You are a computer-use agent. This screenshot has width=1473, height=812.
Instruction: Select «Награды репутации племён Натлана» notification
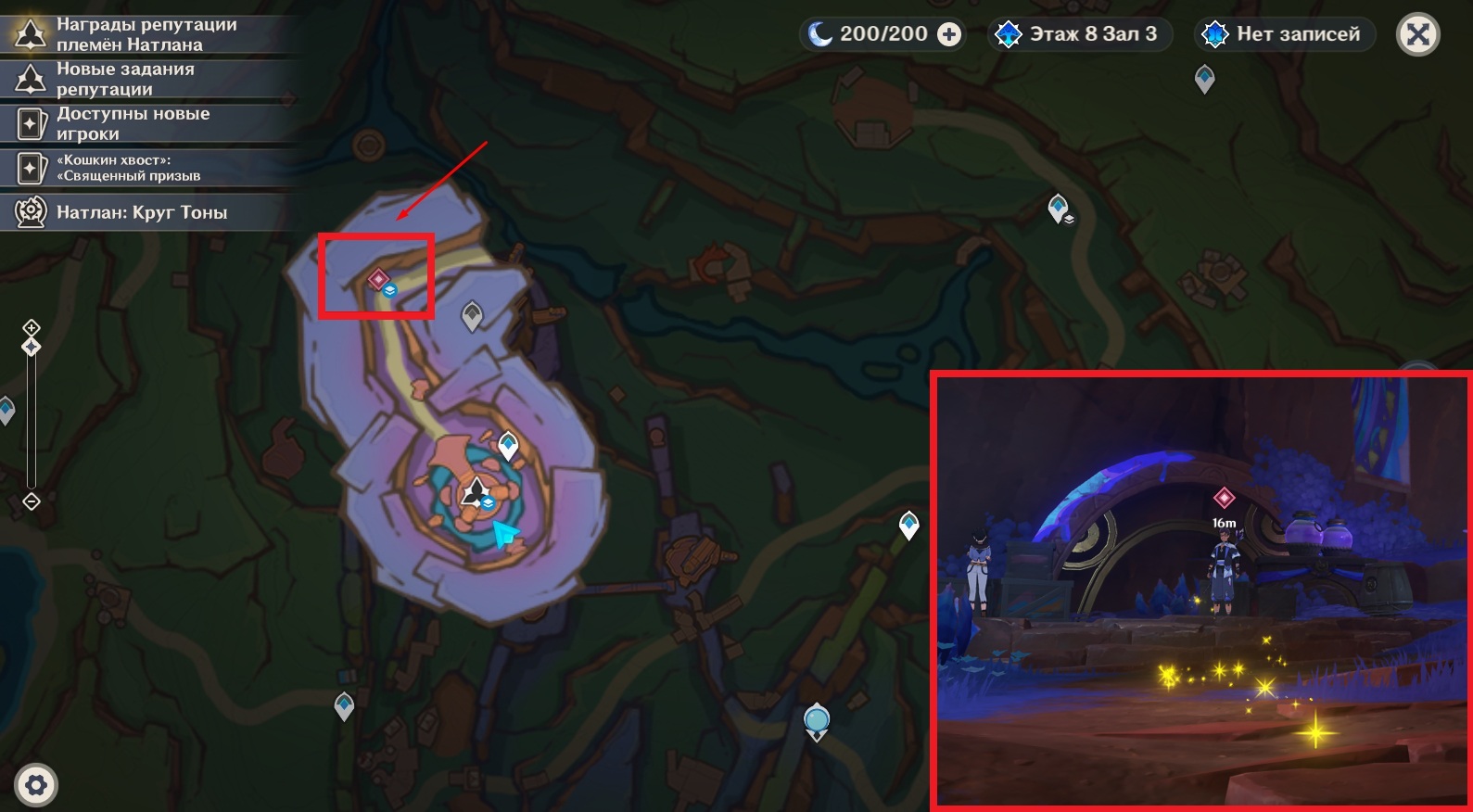tap(146, 34)
